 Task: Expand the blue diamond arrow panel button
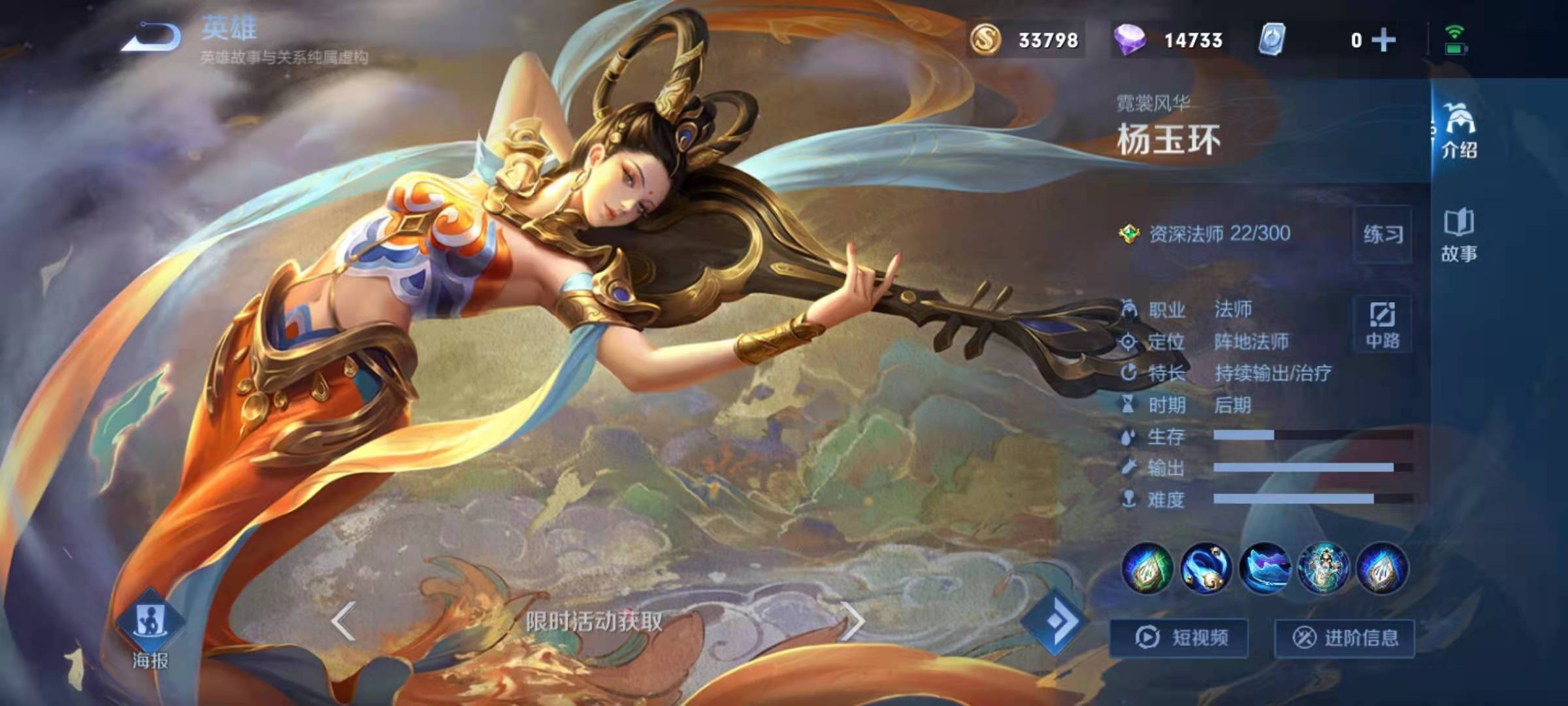click(1056, 621)
